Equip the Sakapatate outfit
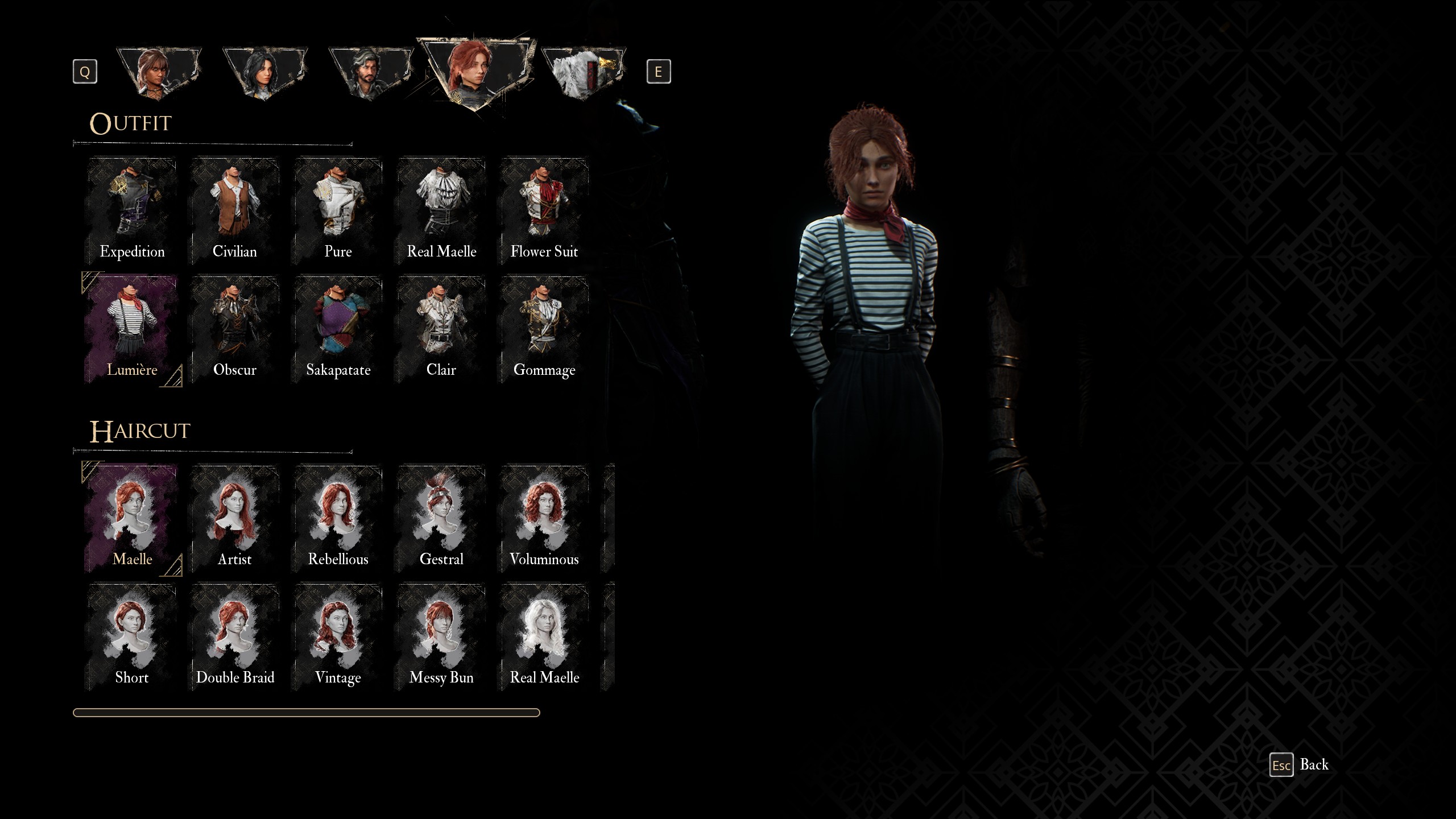 [338, 329]
